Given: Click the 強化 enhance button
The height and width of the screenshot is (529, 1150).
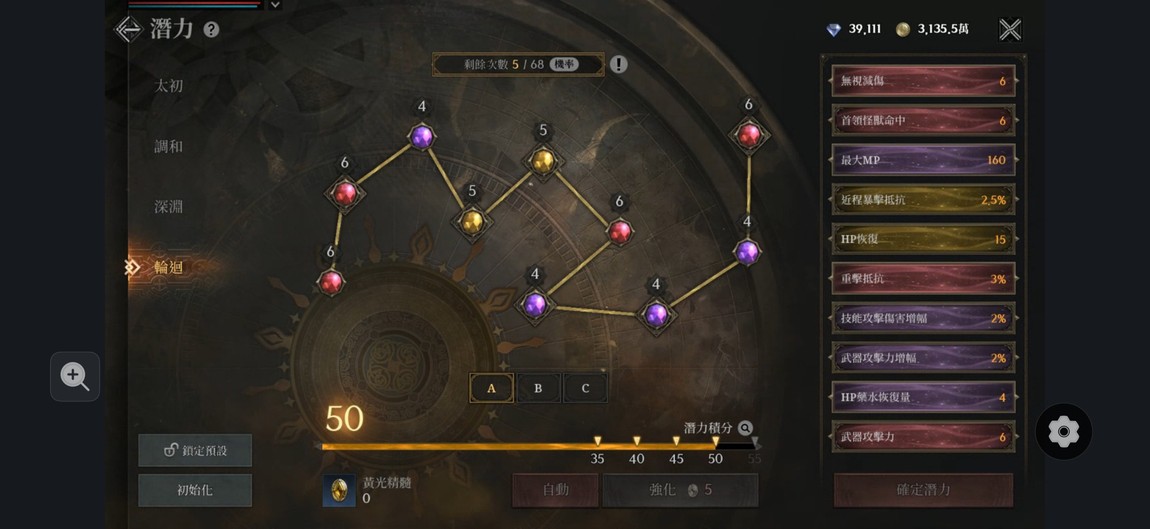Looking at the screenshot, I should (680, 490).
